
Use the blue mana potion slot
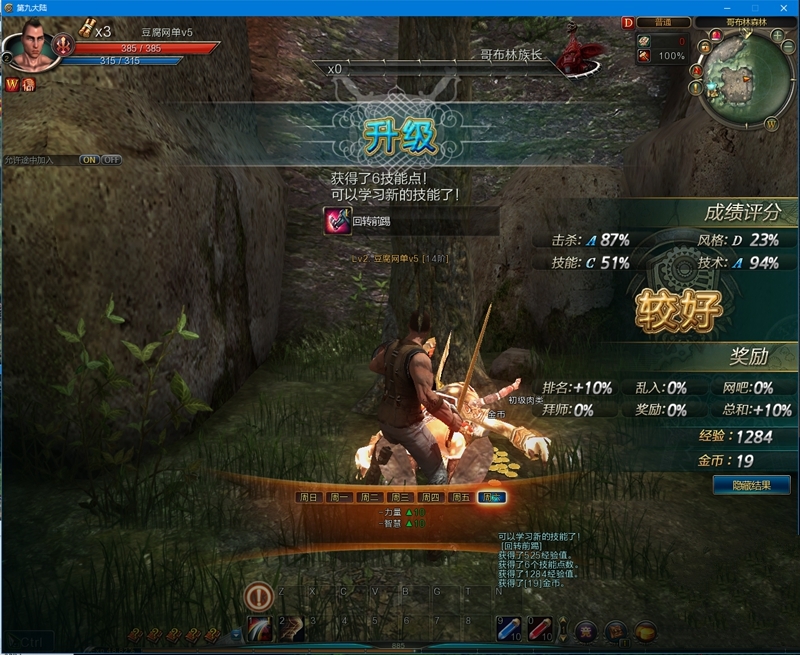click(x=509, y=628)
